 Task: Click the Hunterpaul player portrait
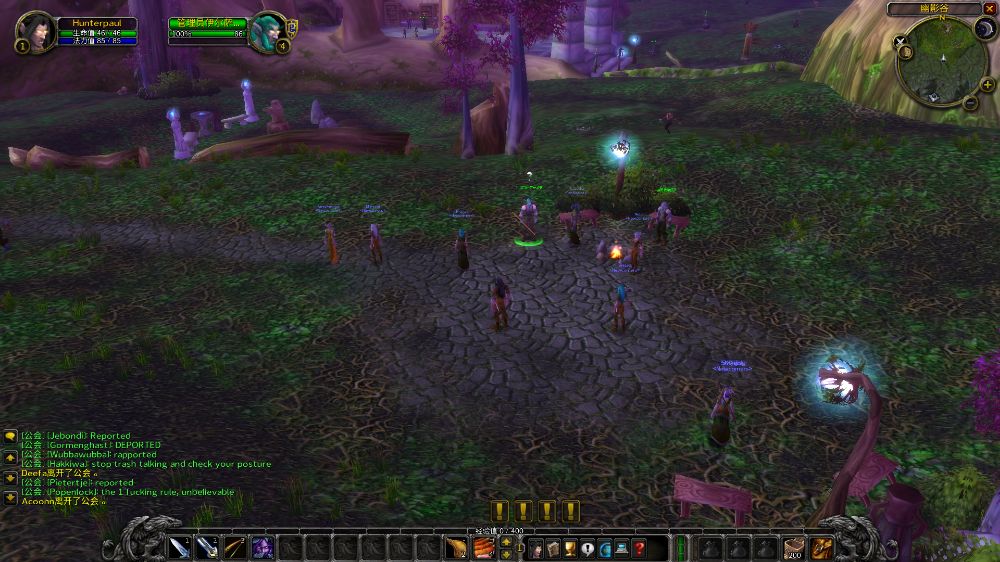[x=37, y=30]
